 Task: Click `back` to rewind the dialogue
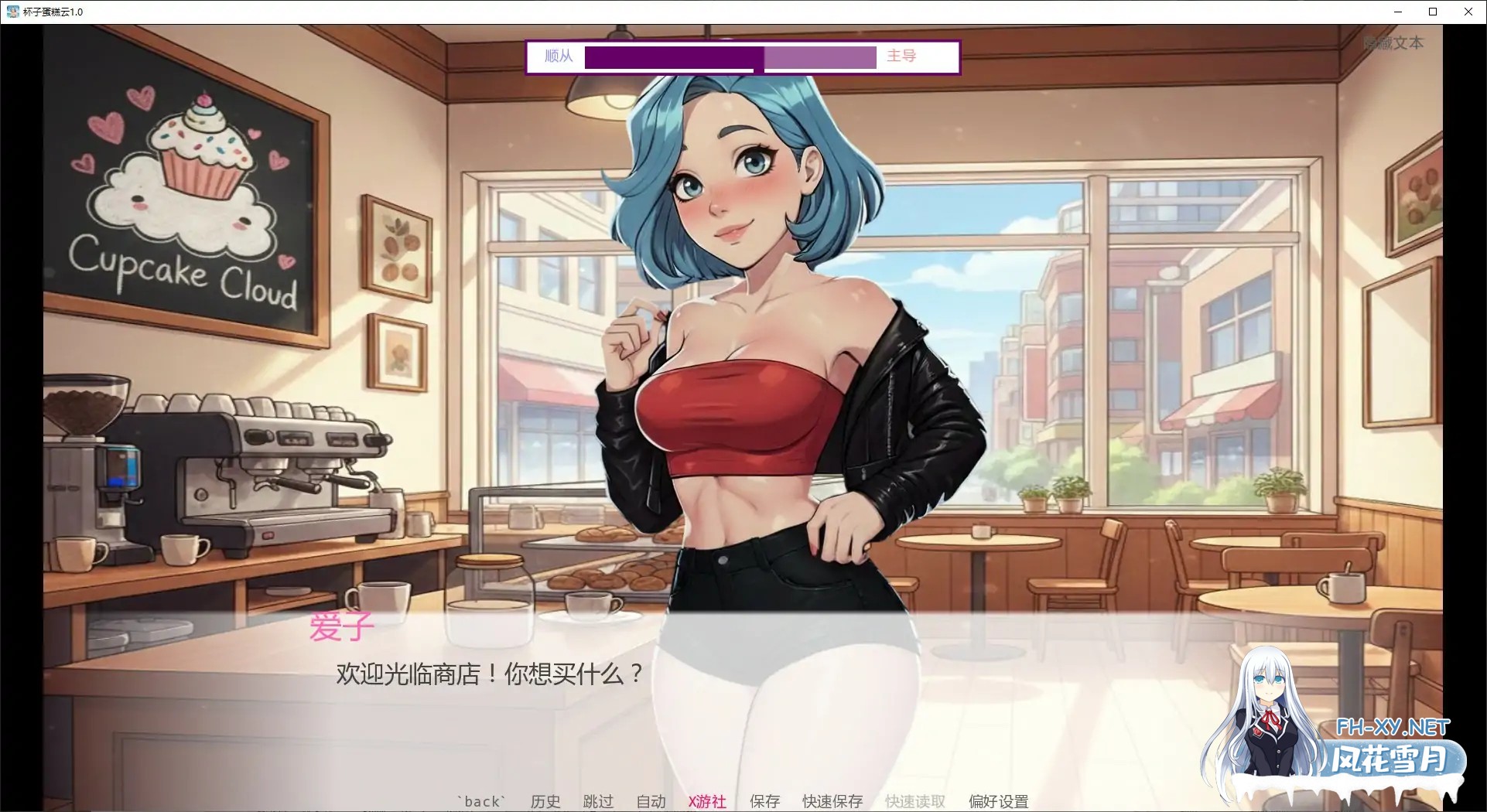pos(481,801)
